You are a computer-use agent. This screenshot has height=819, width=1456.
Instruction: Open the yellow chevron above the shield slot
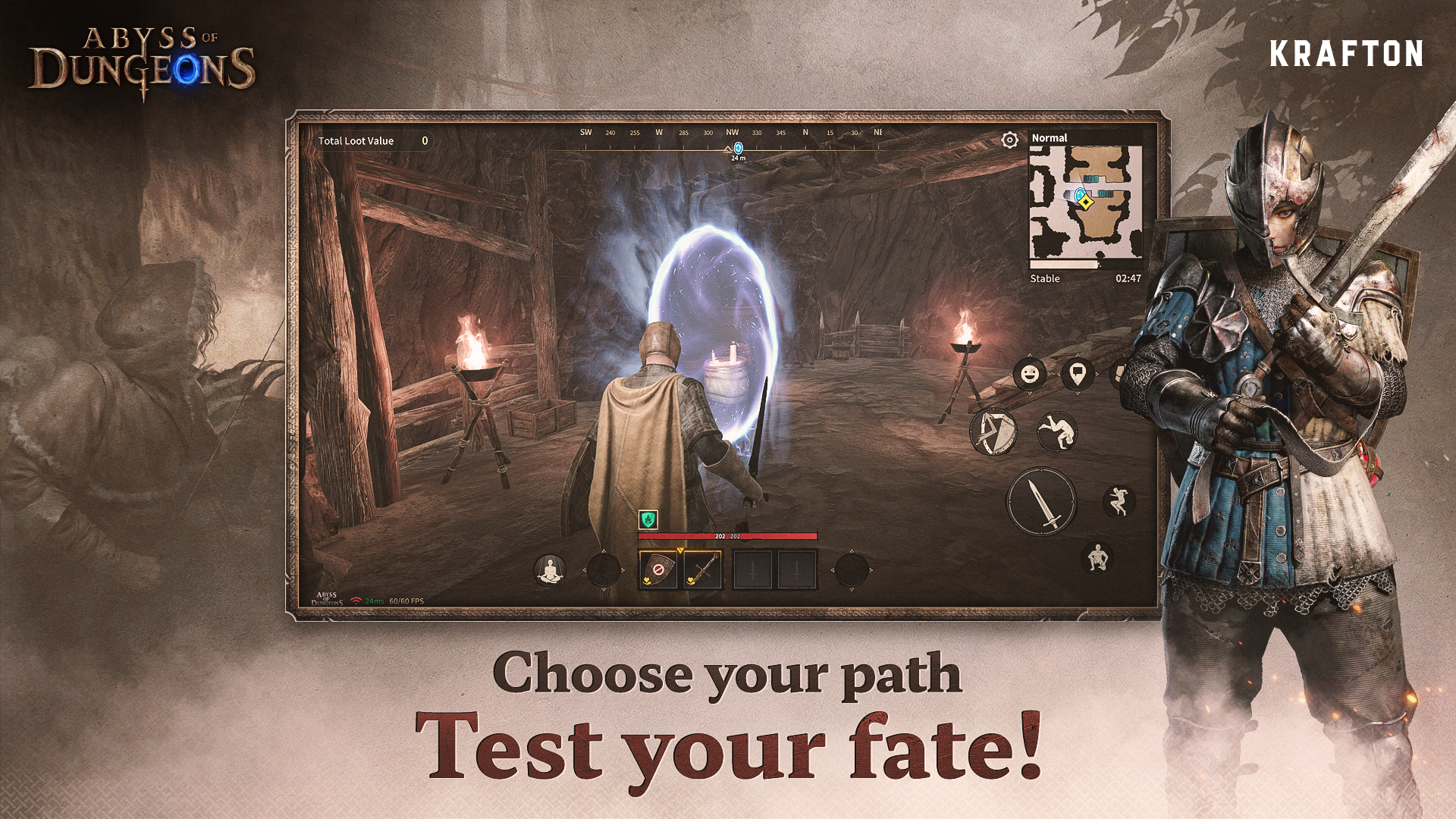[x=679, y=550]
